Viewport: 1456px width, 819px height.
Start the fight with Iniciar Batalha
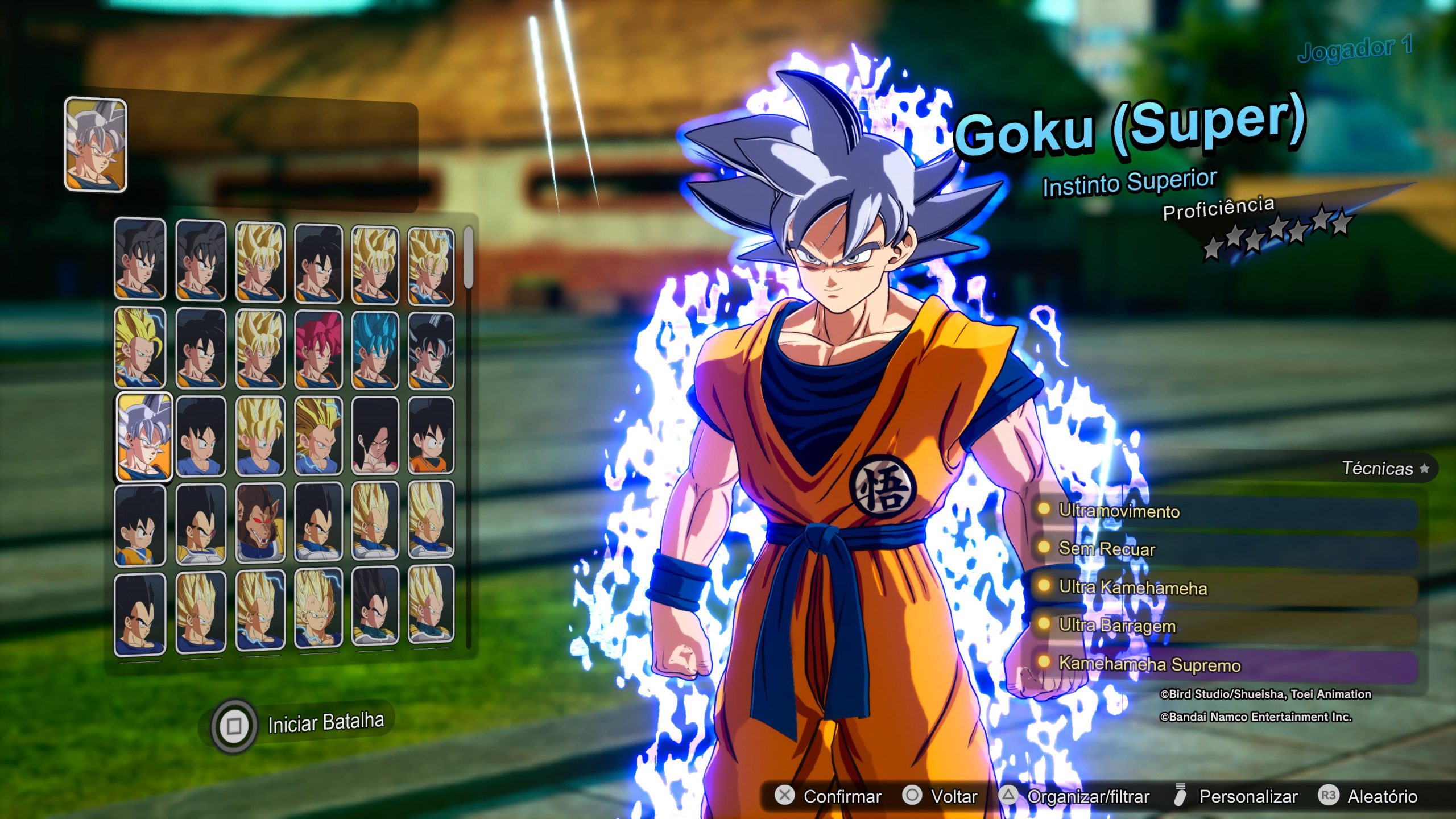(325, 723)
